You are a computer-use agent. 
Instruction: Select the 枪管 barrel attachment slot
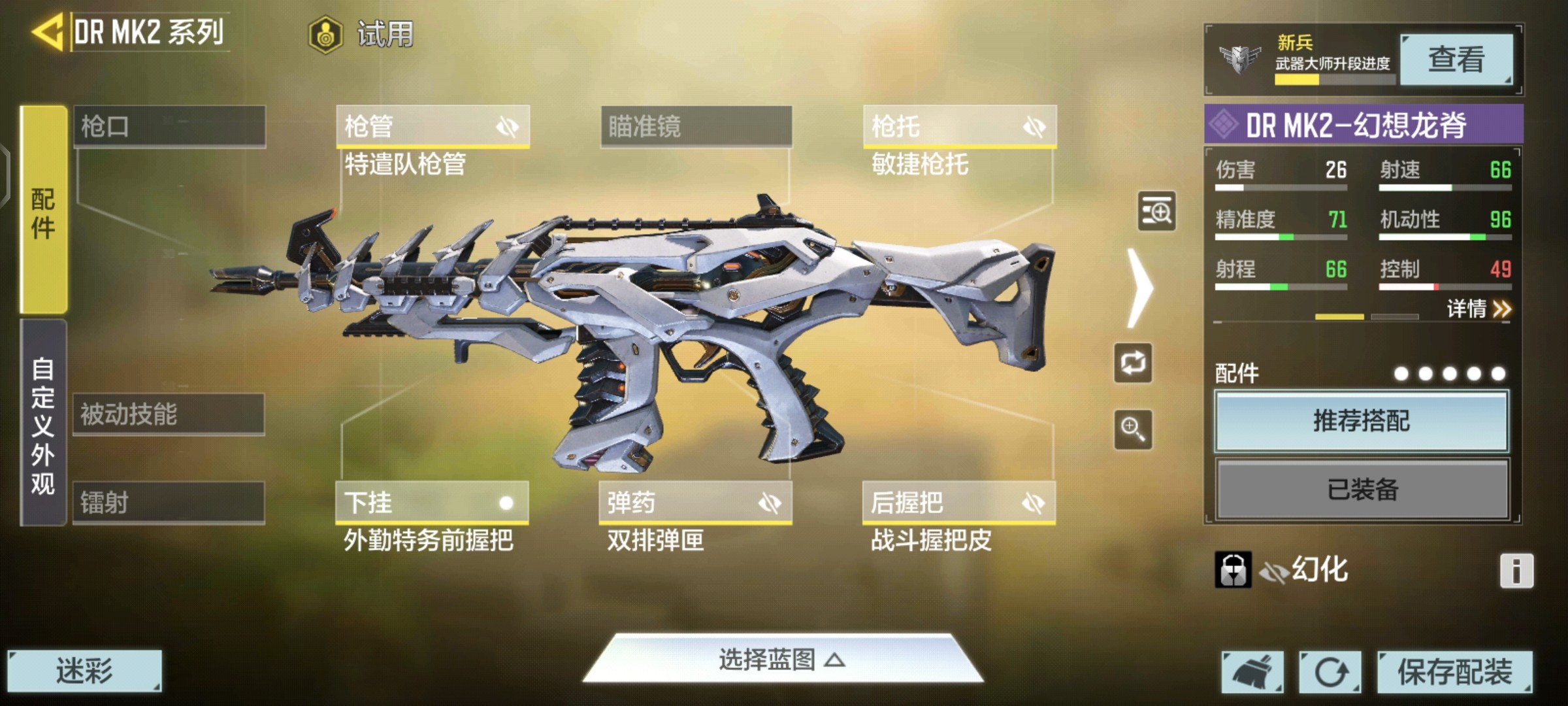[433, 126]
